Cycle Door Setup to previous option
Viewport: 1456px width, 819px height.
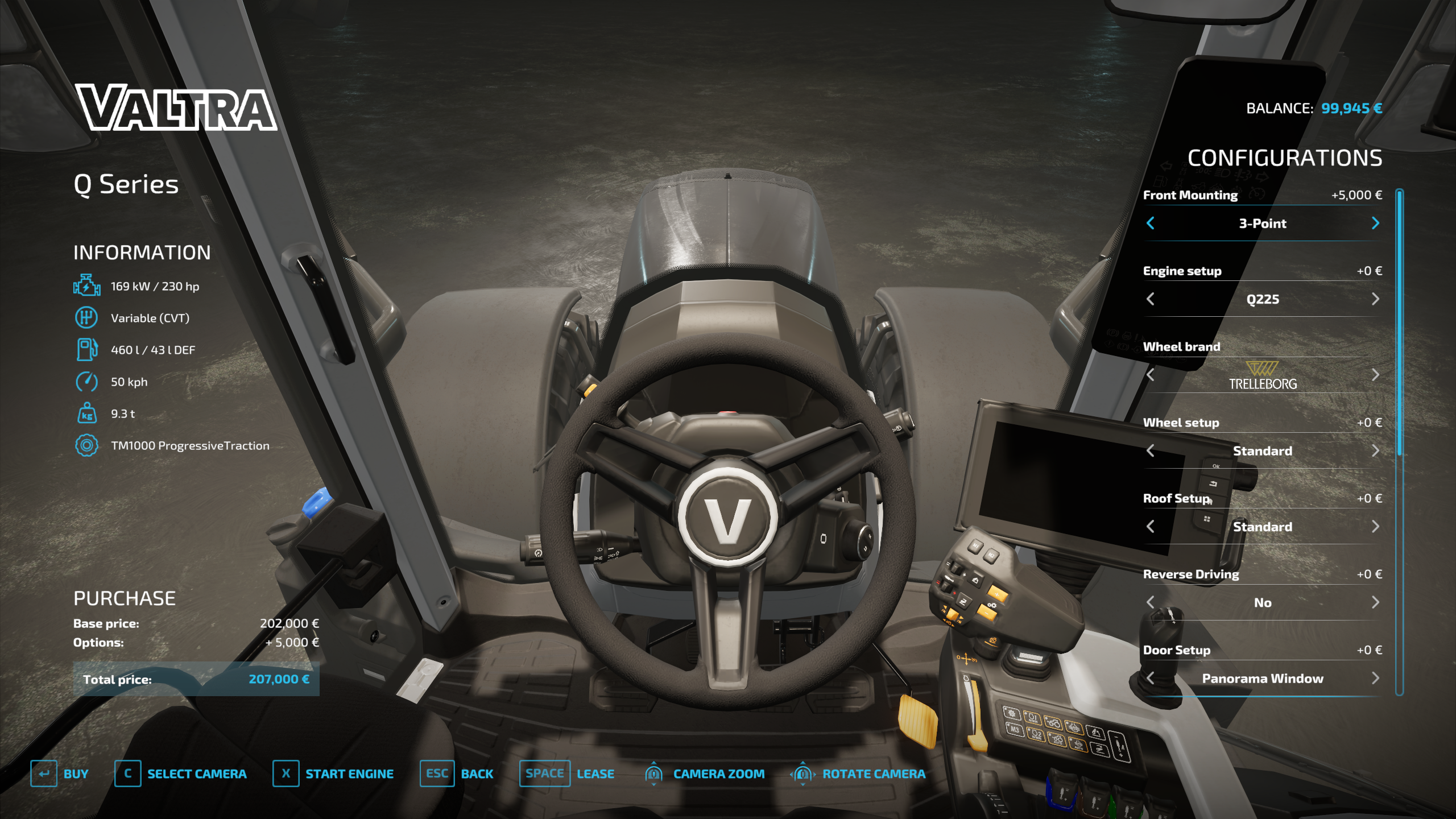click(x=1151, y=678)
